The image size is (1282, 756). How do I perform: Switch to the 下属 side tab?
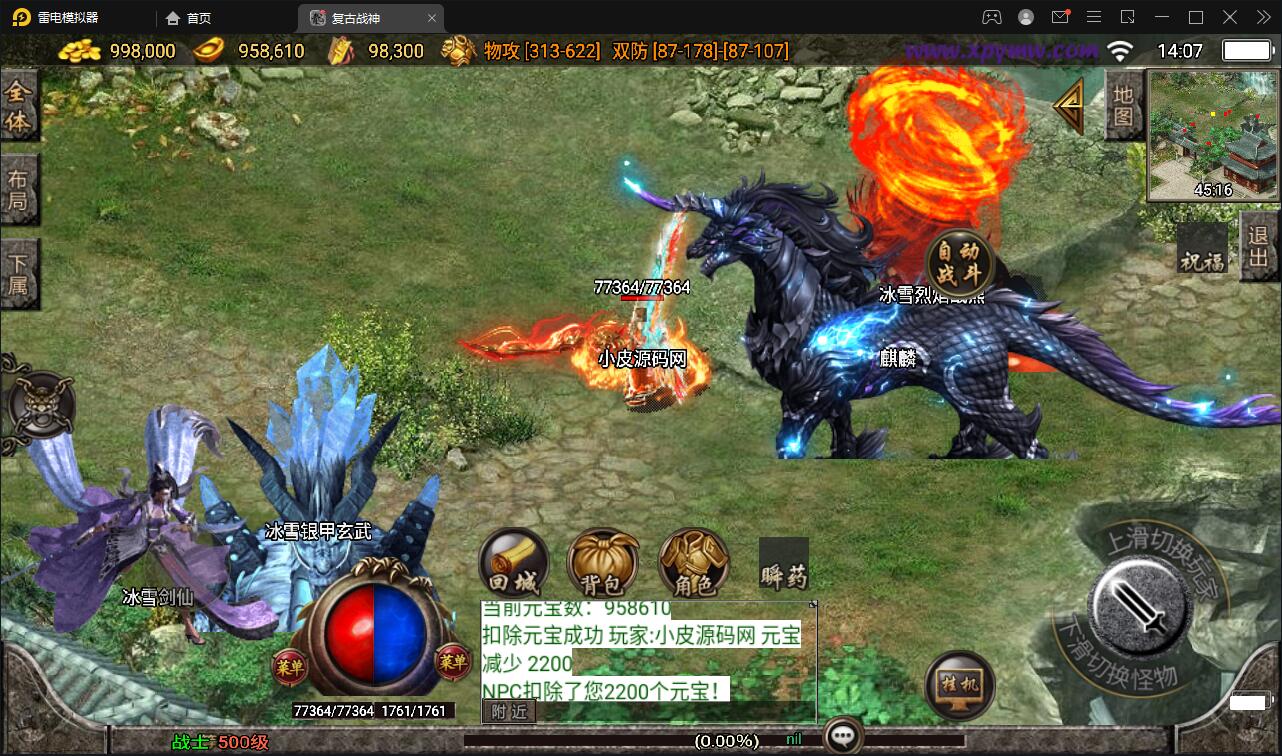click(x=19, y=274)
